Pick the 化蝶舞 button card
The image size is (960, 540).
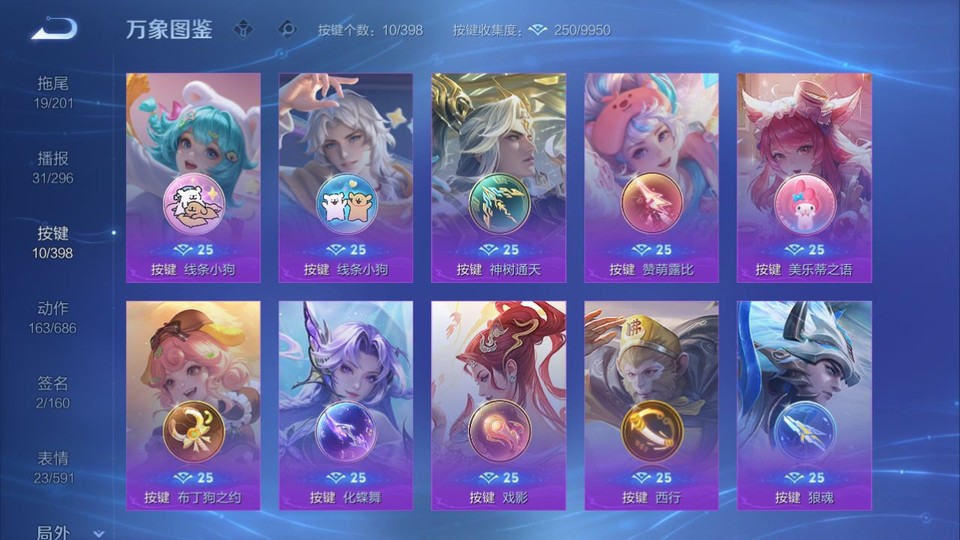click(346, 405)
